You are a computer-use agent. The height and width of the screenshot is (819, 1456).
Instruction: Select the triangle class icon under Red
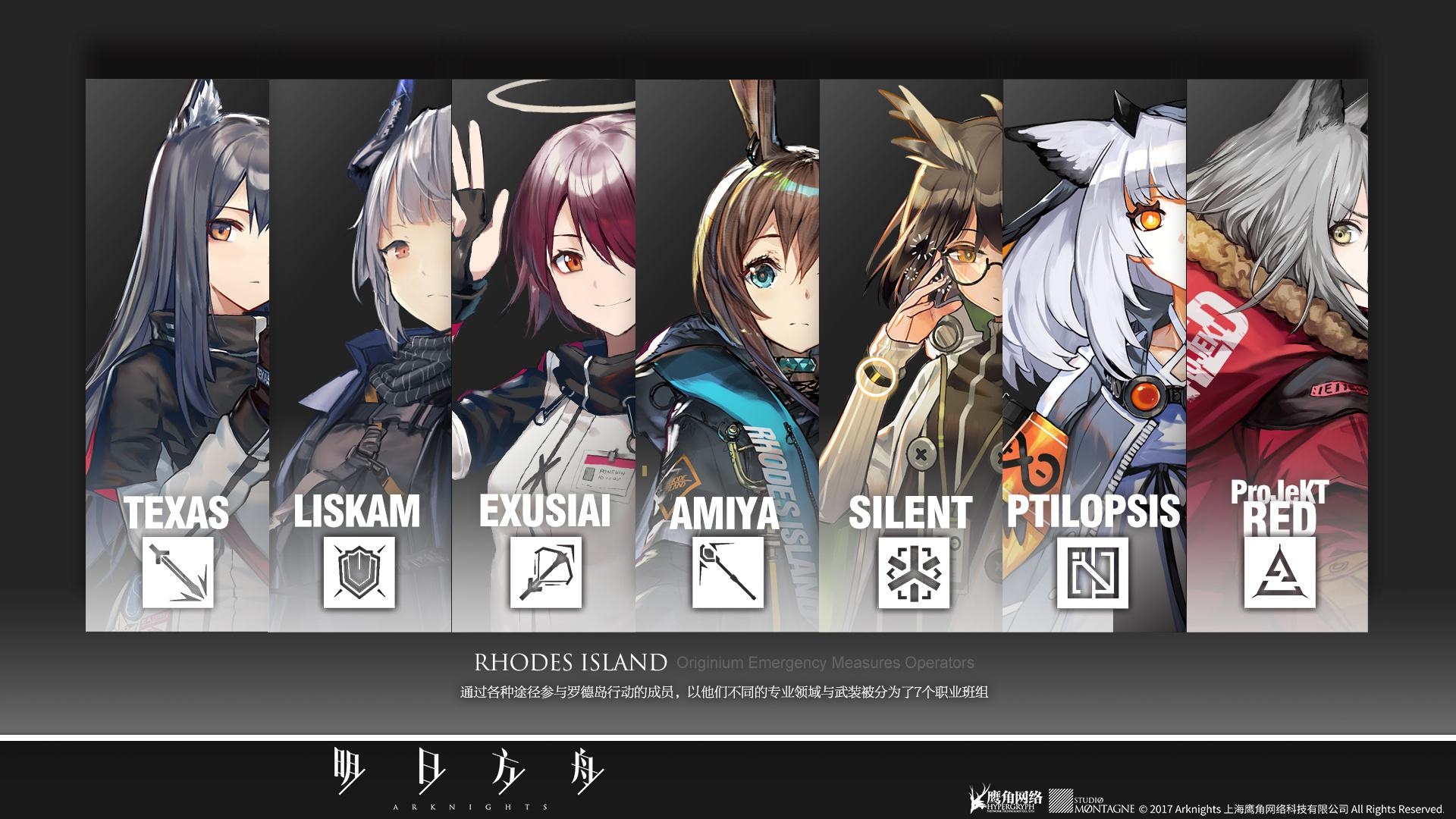point(1279,573)
